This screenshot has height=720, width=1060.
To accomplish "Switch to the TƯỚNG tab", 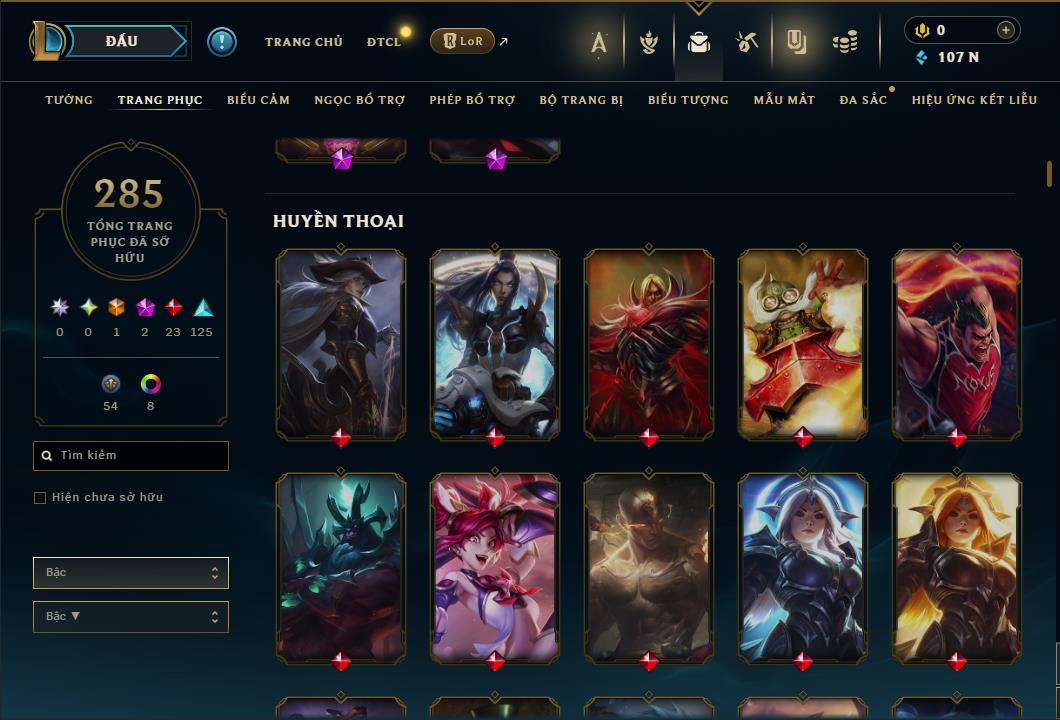I will point(69,100).
